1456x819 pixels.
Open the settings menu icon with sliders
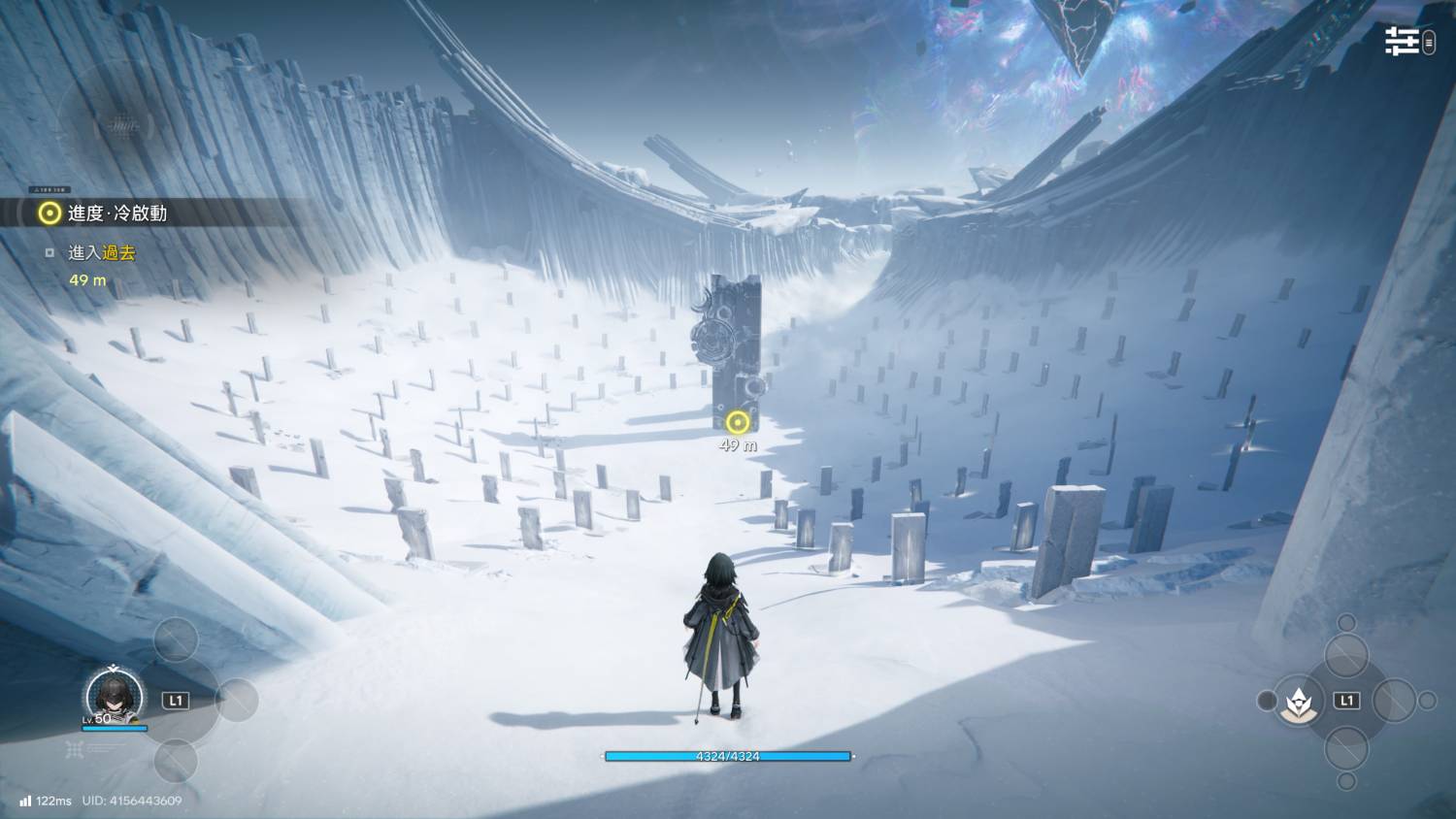pyautogui.click(x=1402, y=41)
